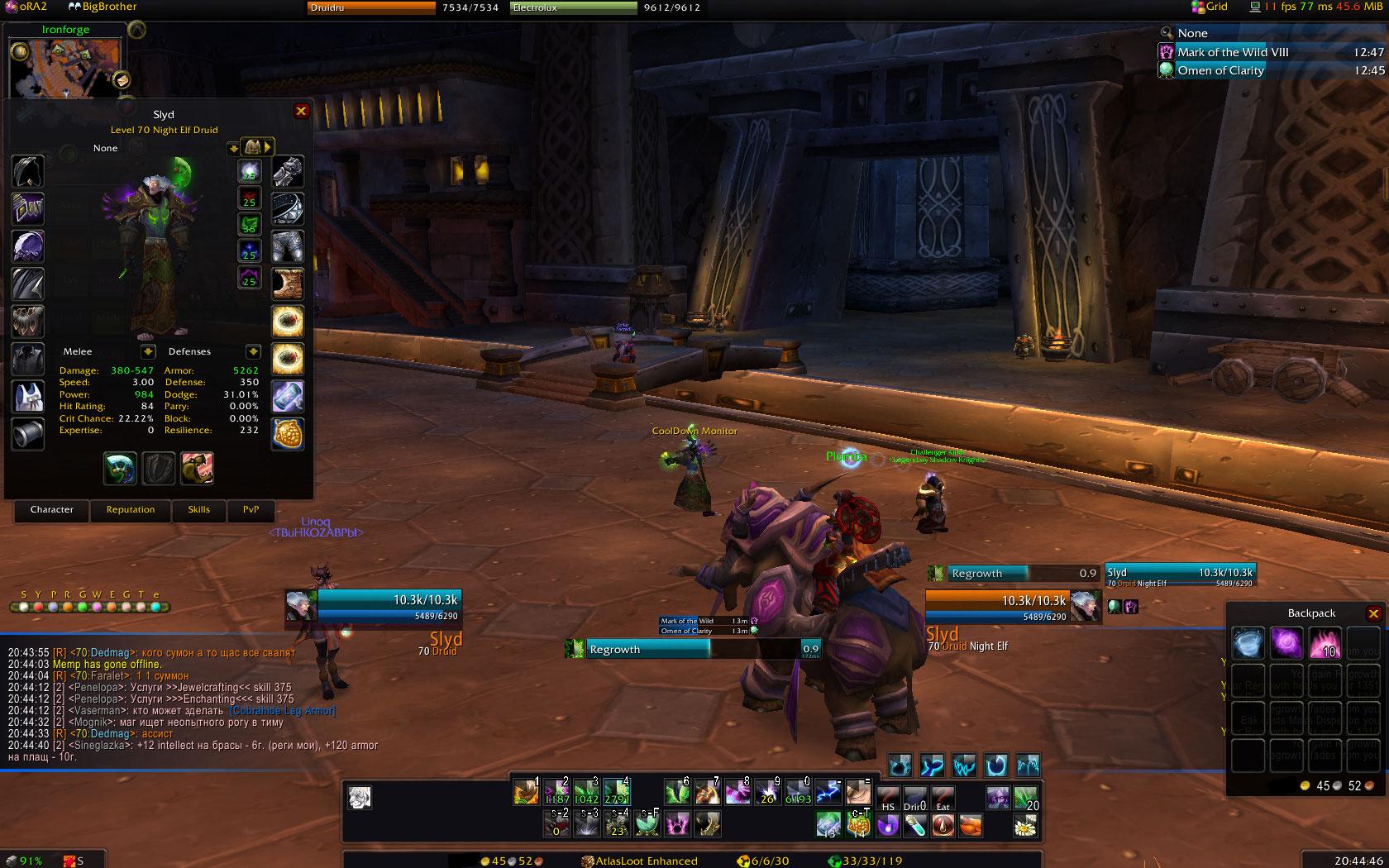
Task: Select the shirt equipment slot
Action: (27, 359)
